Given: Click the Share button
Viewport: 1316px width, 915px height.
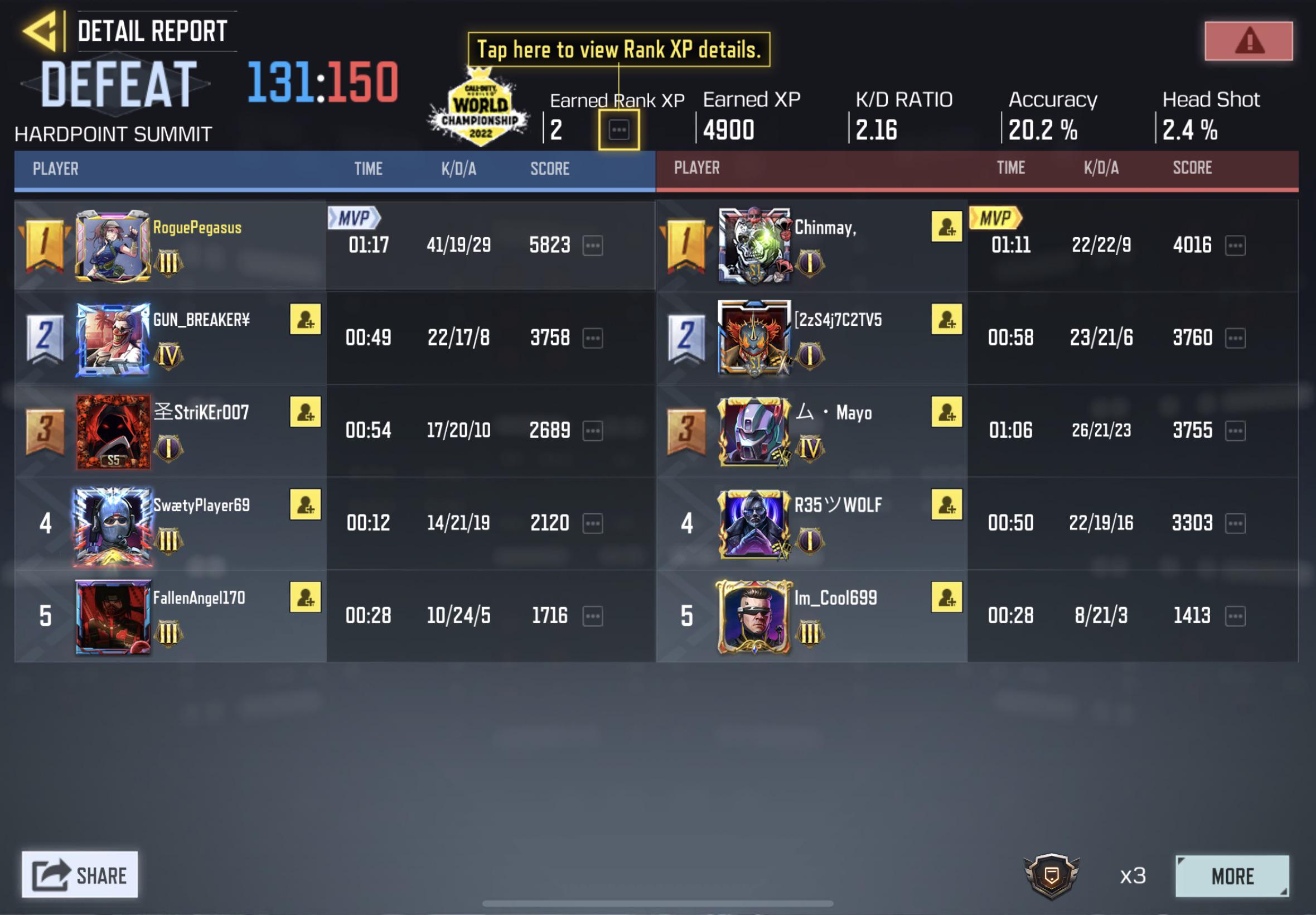Looking at the screenshot, I should (x=80, y=875).
